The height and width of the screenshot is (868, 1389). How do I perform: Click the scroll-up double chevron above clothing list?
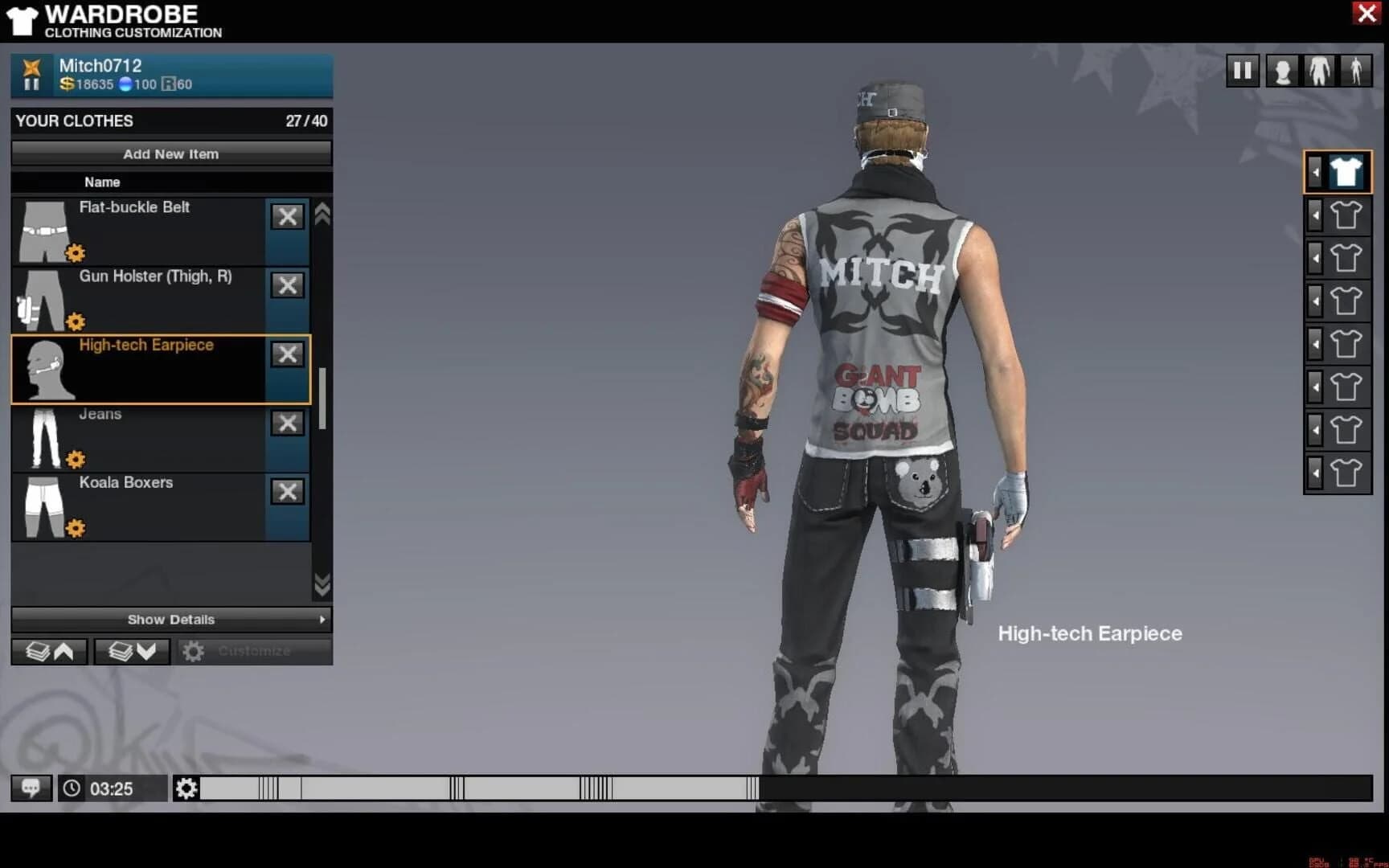coord(323,215)
